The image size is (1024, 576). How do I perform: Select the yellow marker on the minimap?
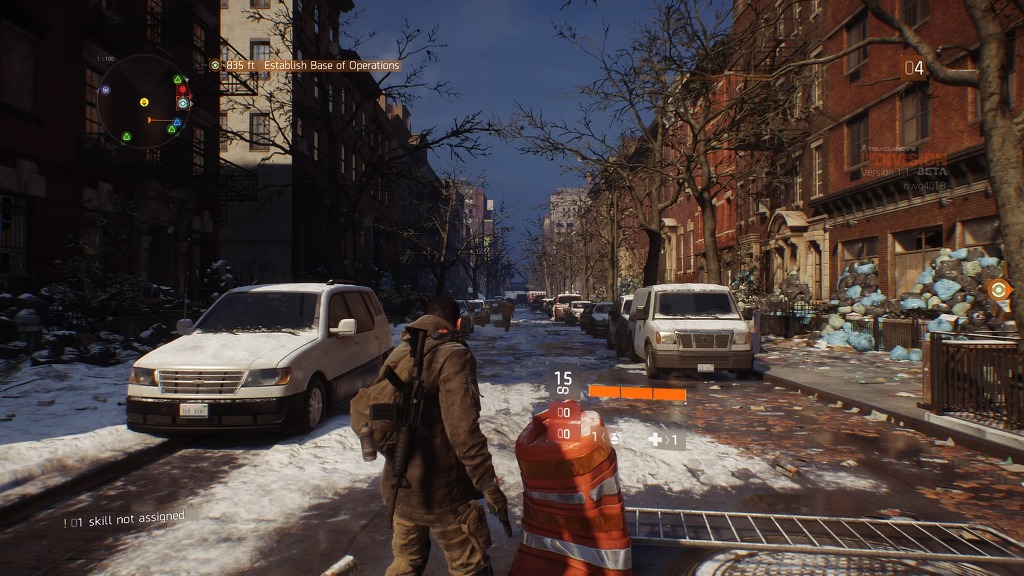(x=144, y=101)
